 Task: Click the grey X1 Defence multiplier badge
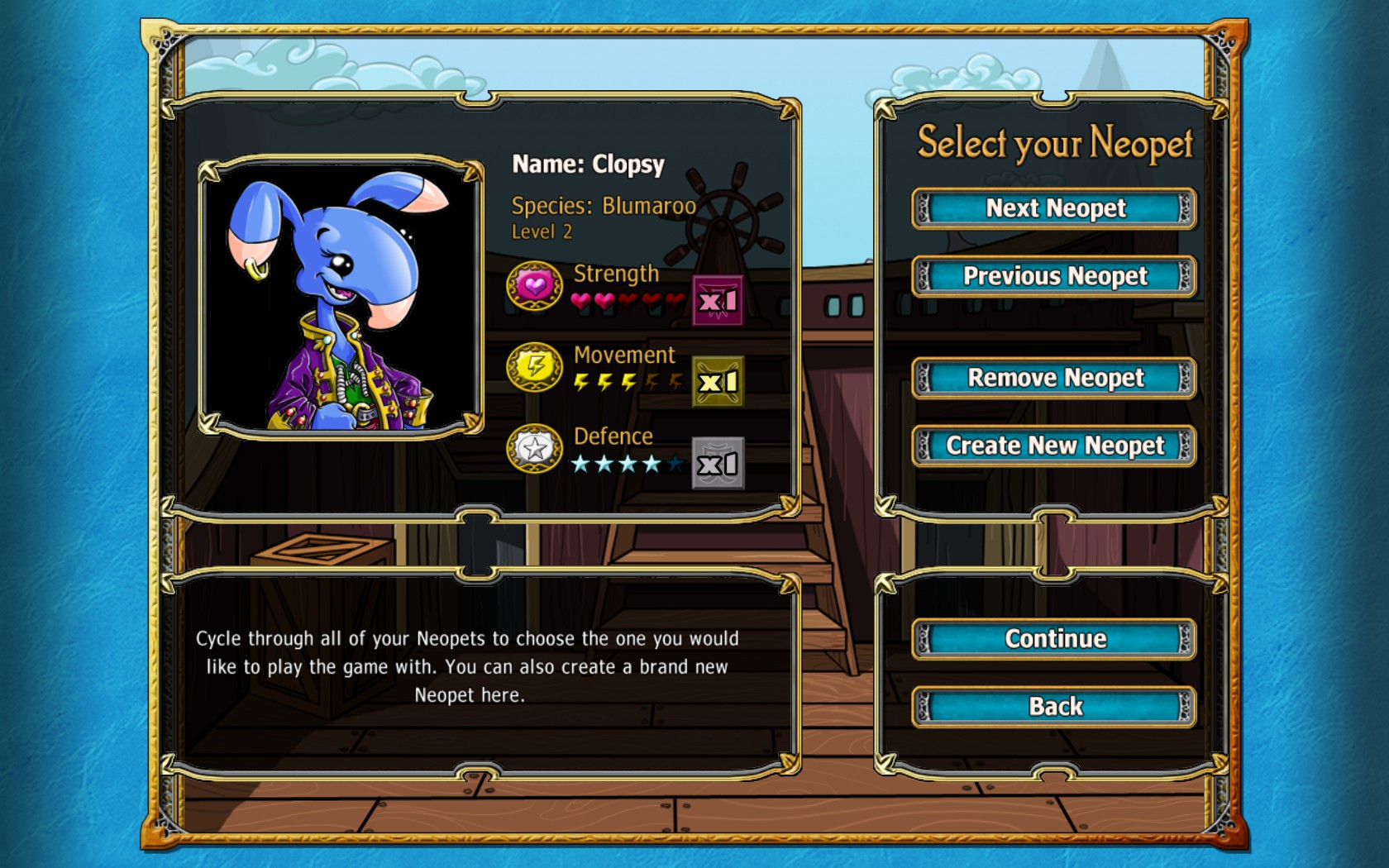tap(718, 463)
